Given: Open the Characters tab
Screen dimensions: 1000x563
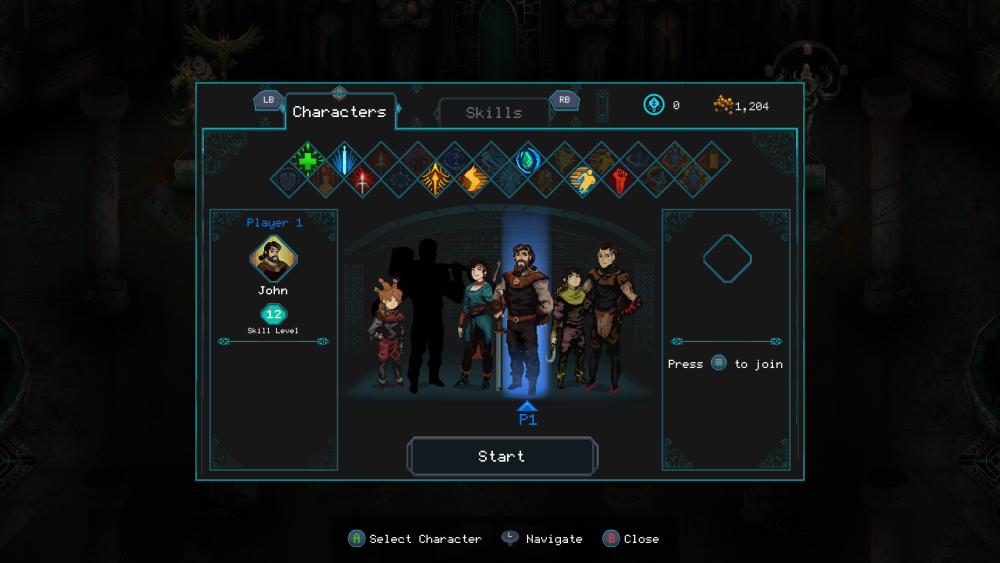Looking at the screenshot, I should click(x=339, y=112).
